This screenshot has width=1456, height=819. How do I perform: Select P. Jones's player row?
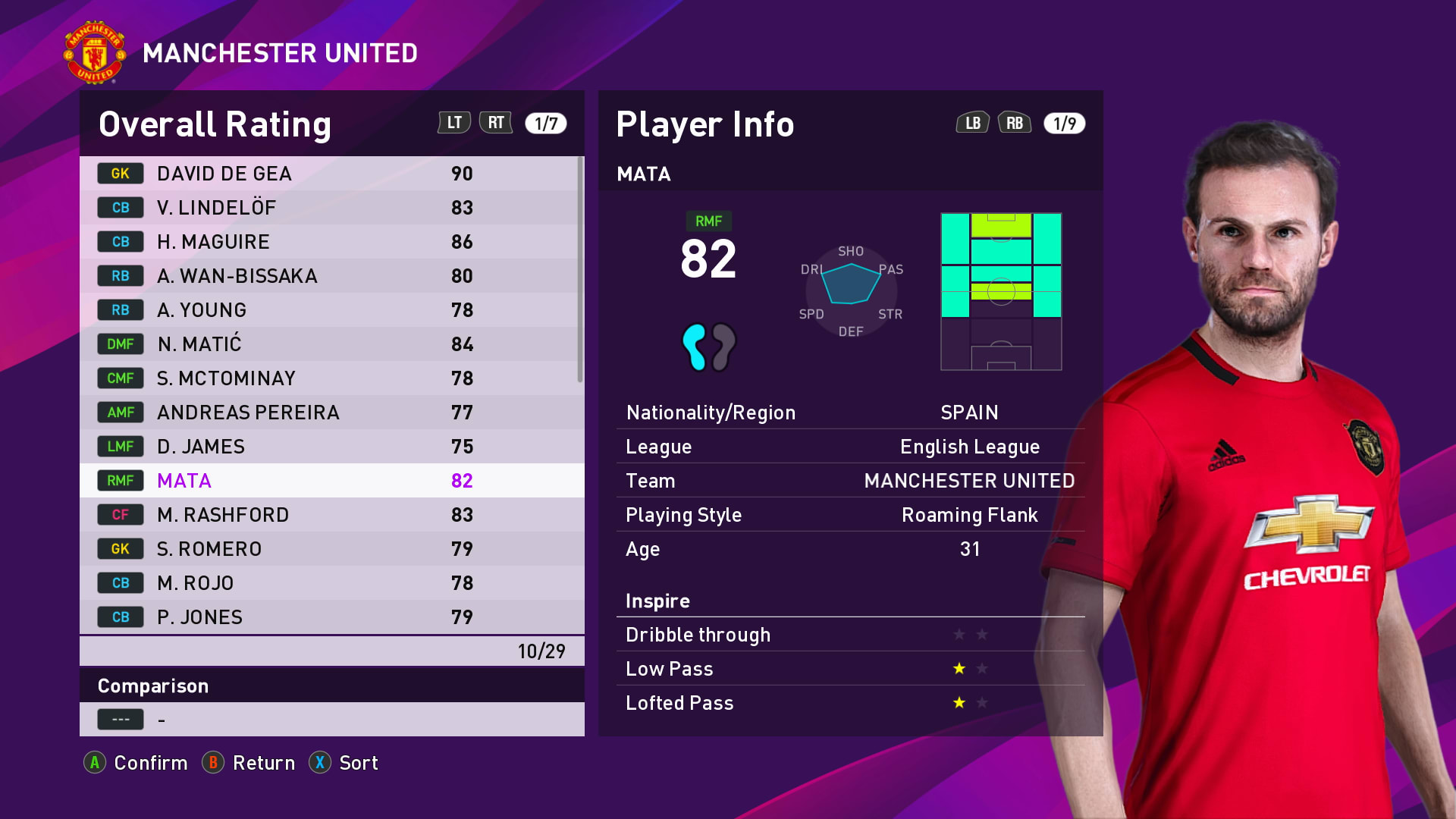tap(331, 617)
